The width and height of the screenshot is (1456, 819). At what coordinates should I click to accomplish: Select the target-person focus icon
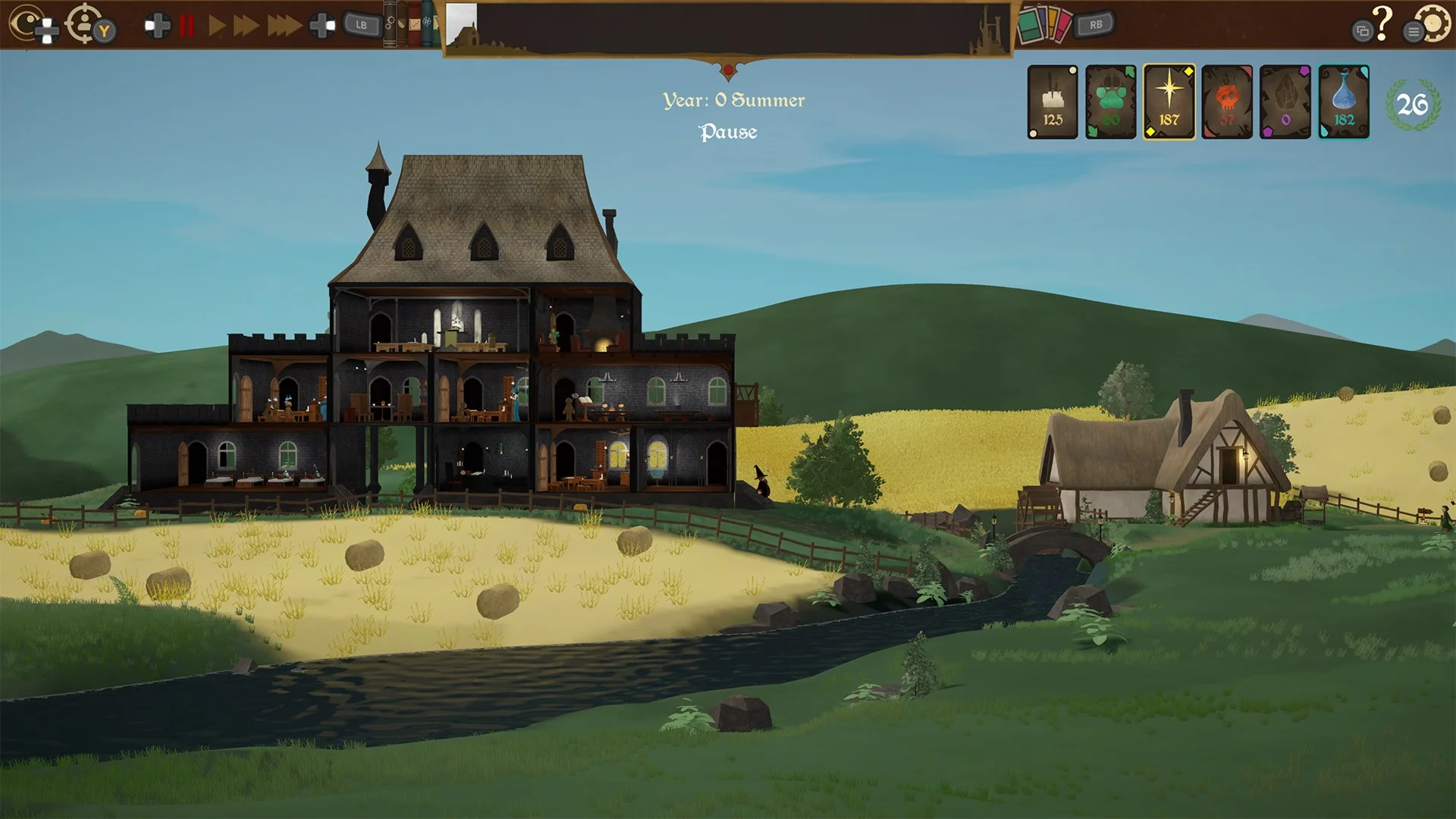click(x=83, y=23)
